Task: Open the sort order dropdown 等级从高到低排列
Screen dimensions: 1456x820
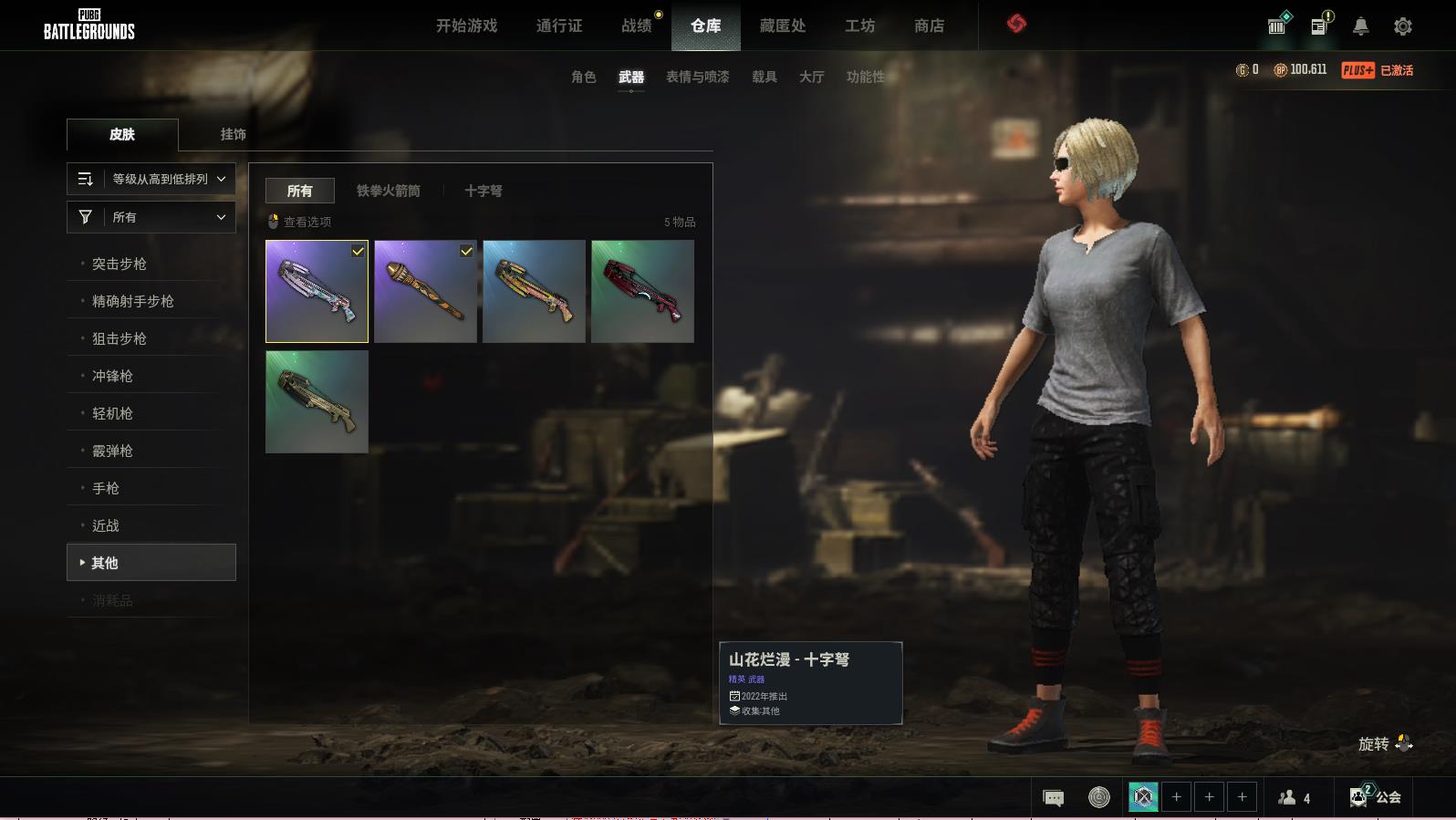Action: click(x=151, y=179)
